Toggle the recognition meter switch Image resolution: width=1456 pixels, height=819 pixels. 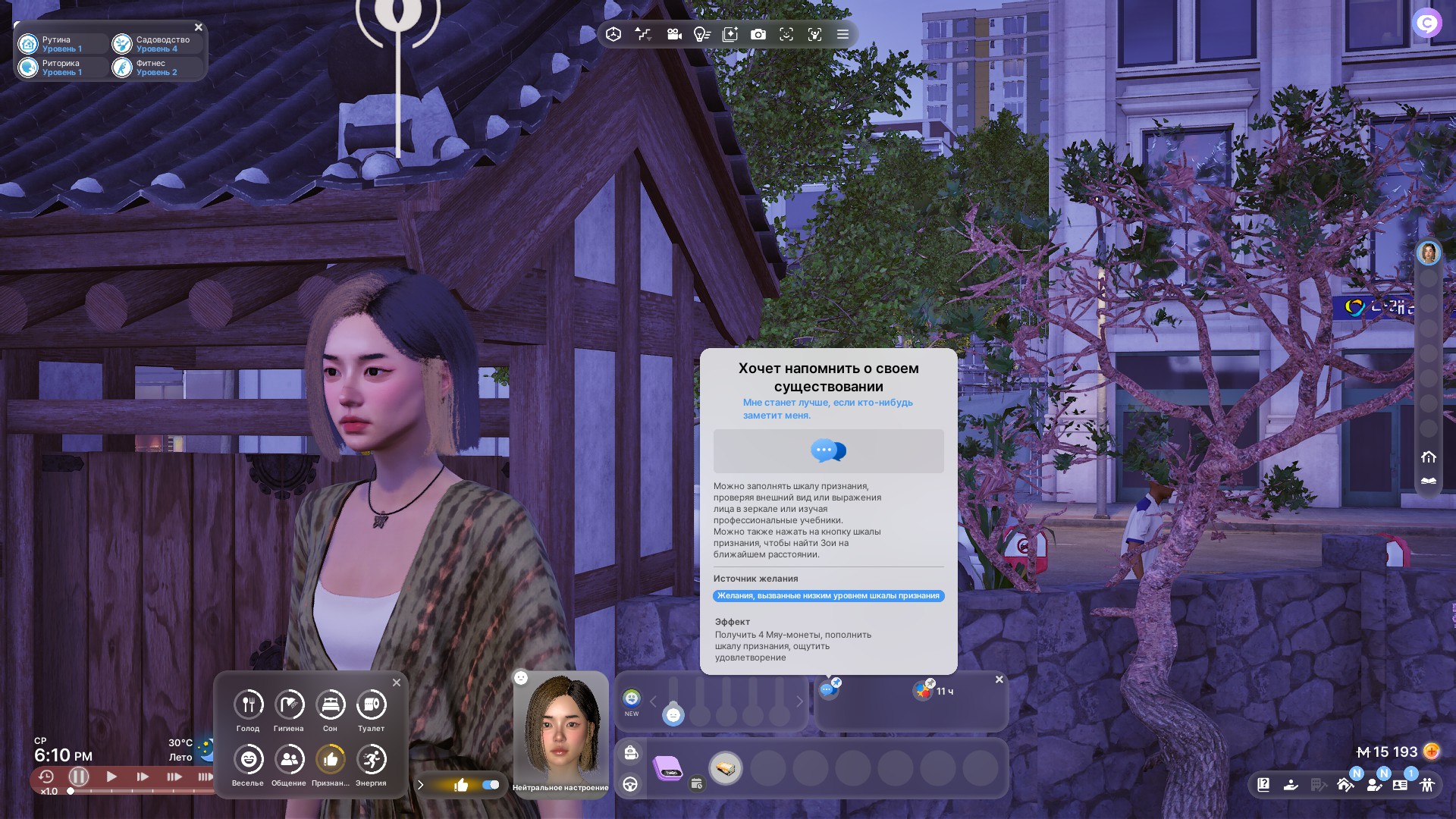pyautogui.click(x=491, y=785)
